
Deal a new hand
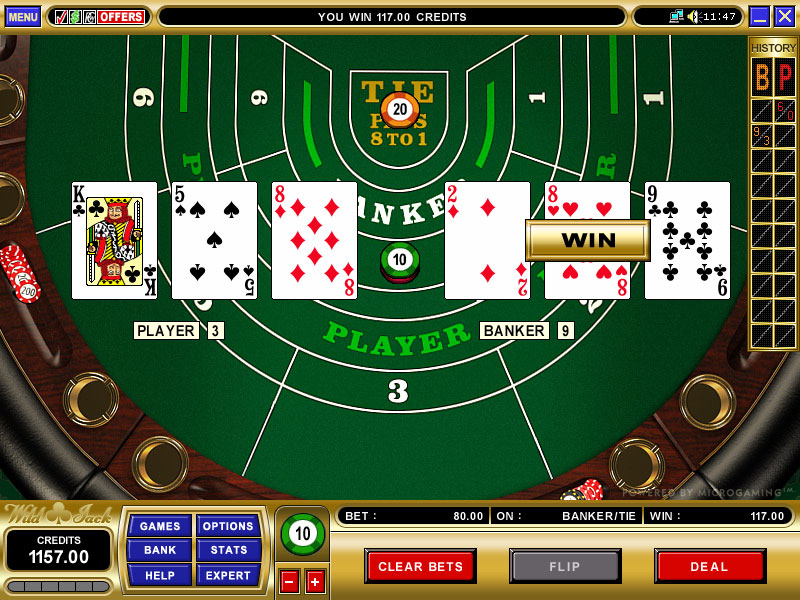709,566
